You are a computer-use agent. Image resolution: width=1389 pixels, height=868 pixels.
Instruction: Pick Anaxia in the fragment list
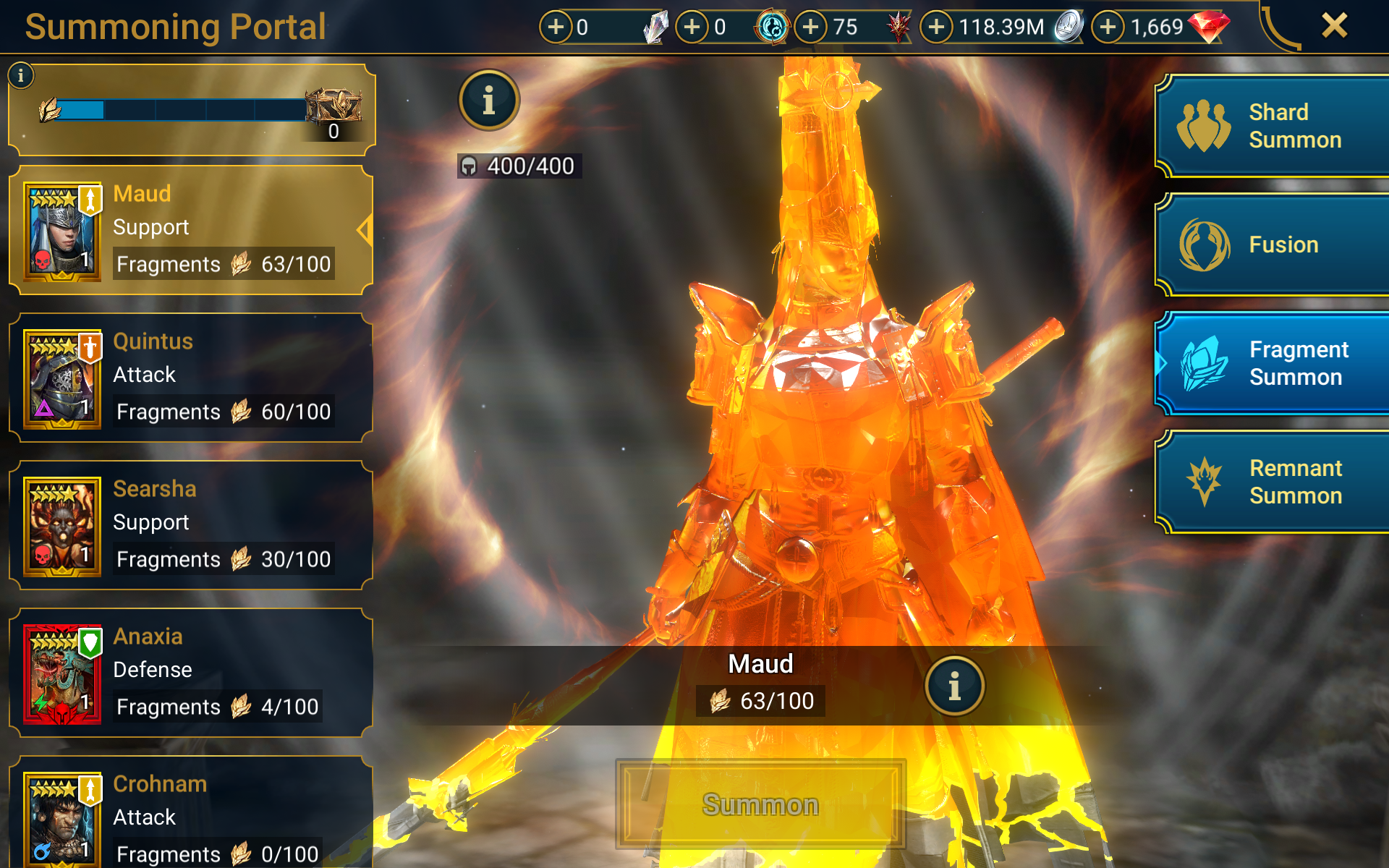point(191,673)
